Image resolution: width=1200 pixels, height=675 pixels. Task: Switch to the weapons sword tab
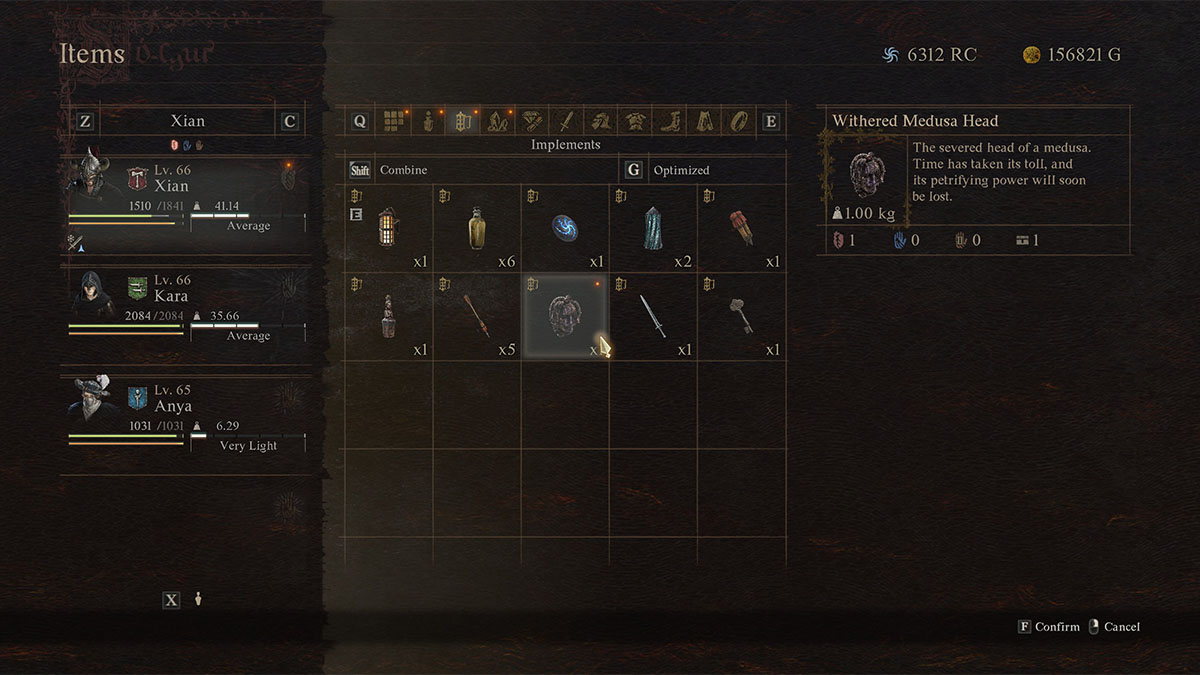tap(565, 122)
